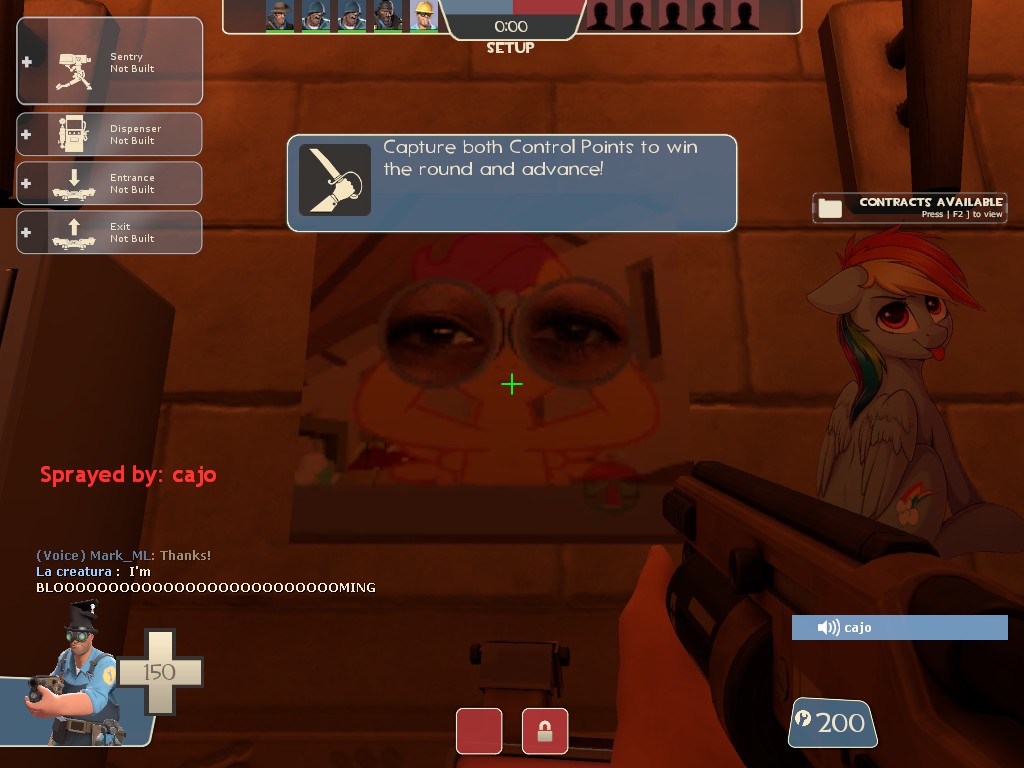This screenshot has height=768, width=1024.
Task: Click the cajo voice chat indicator
Action: [899, 627]
